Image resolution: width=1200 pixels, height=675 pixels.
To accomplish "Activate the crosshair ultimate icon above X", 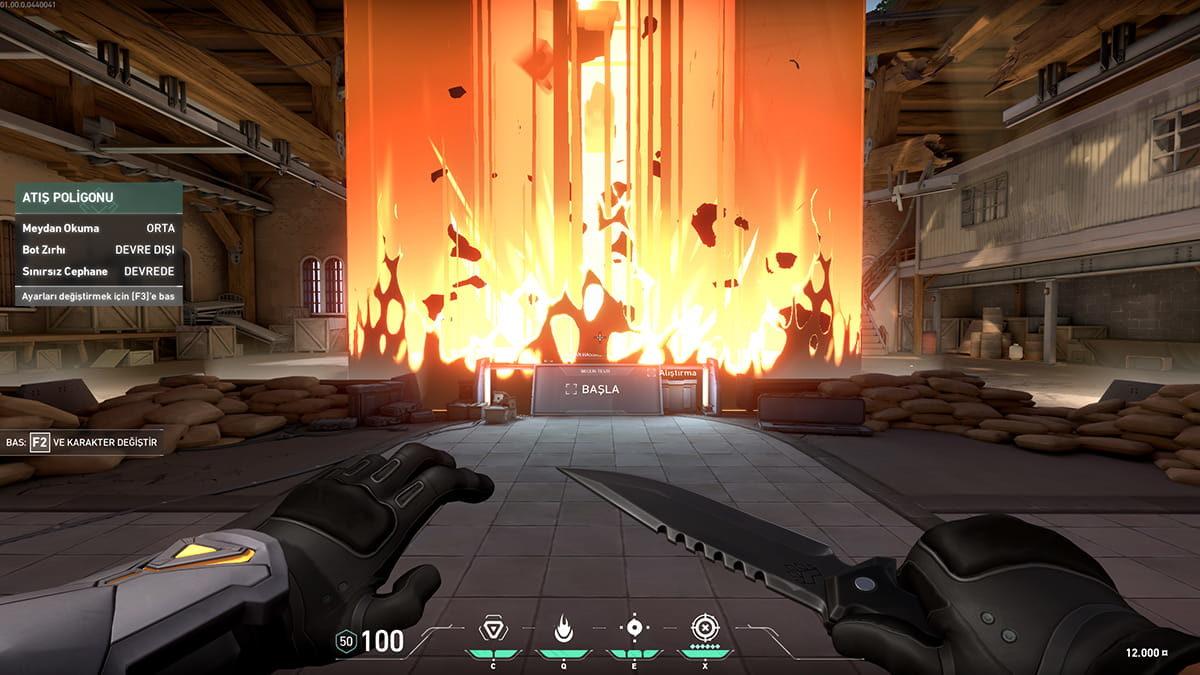I will pyautogui.click(x=705, y=628).
